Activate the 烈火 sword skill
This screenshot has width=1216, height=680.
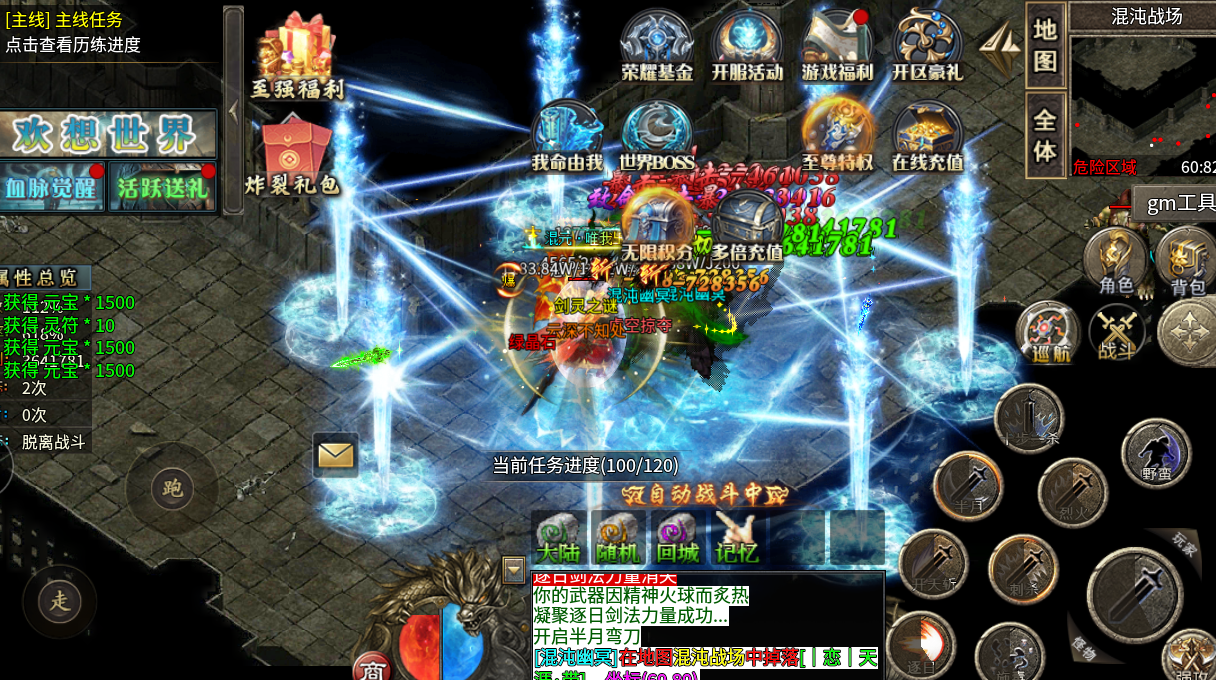[1072, 493]
